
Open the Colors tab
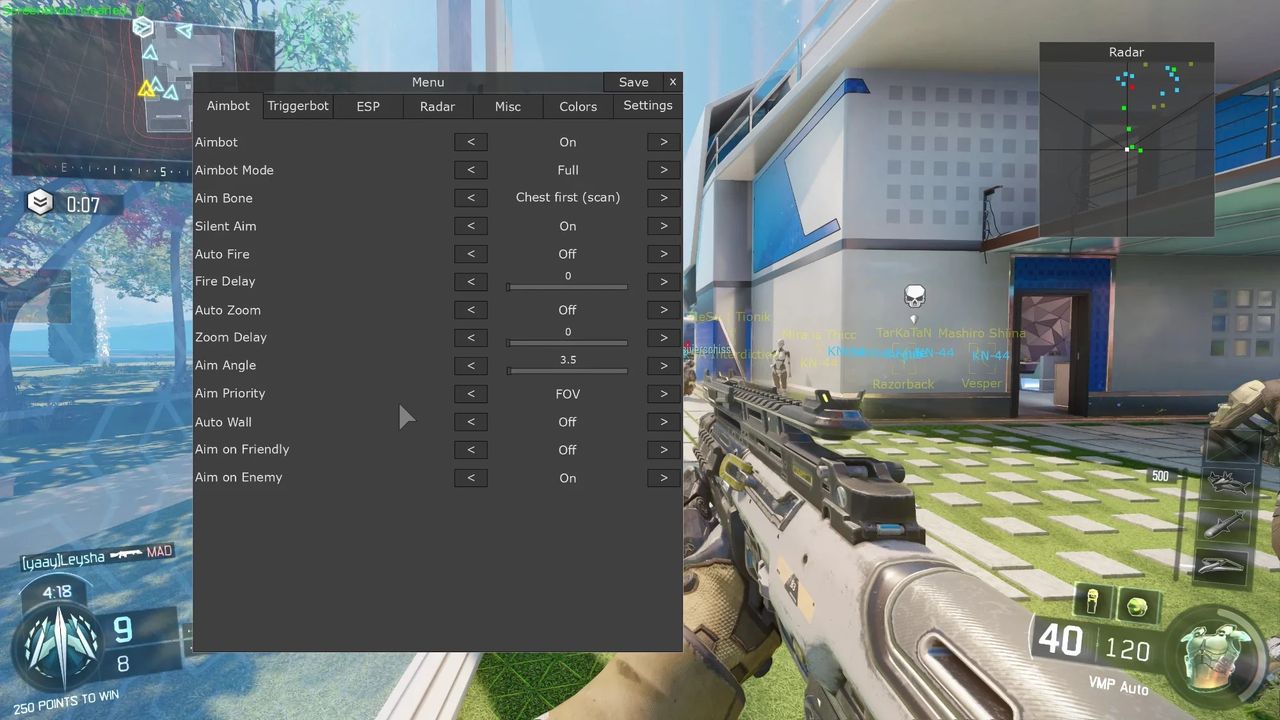pyautogui.click(x=578, y=106)
